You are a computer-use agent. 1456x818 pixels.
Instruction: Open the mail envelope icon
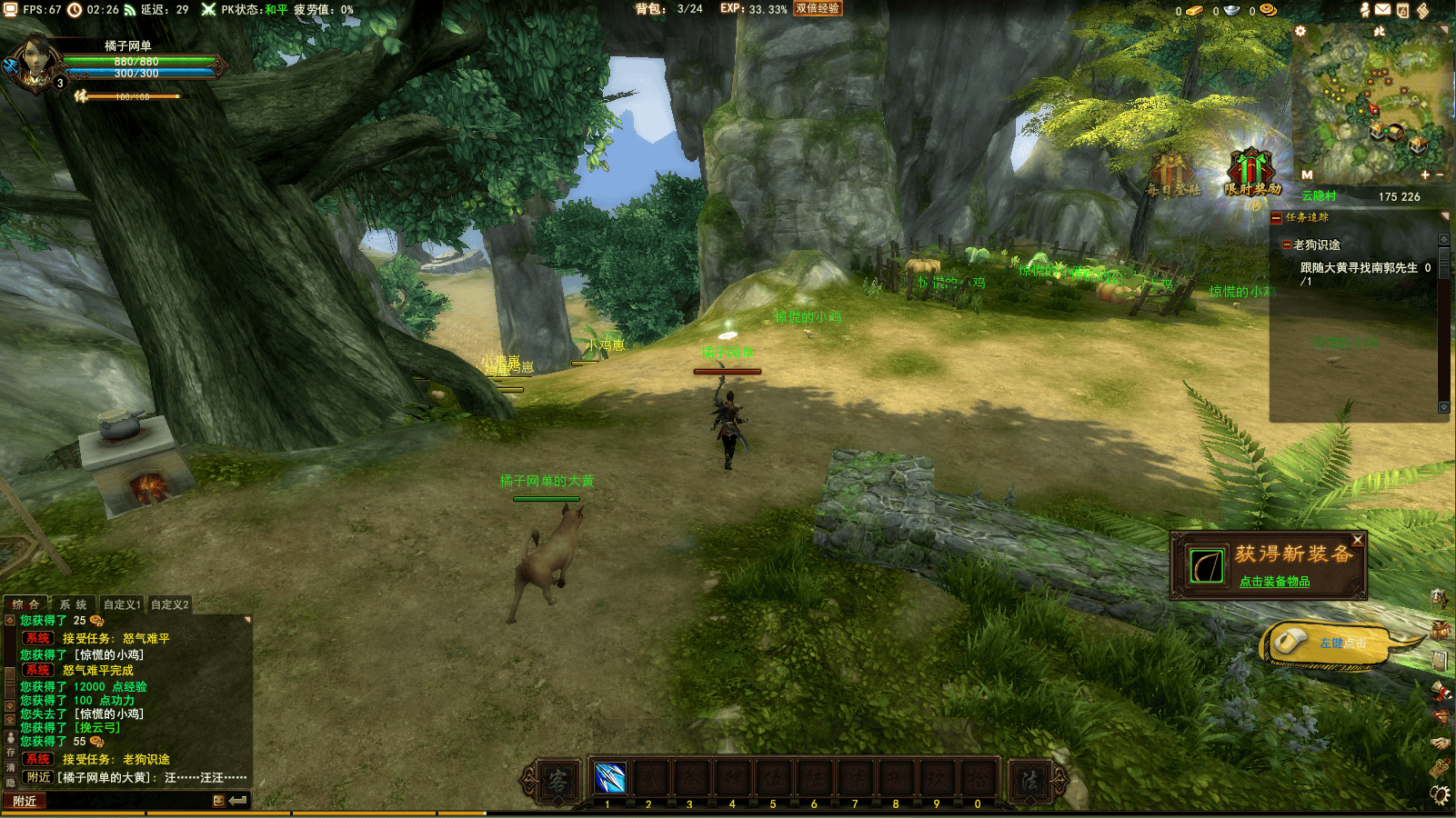click(1382, 10)
